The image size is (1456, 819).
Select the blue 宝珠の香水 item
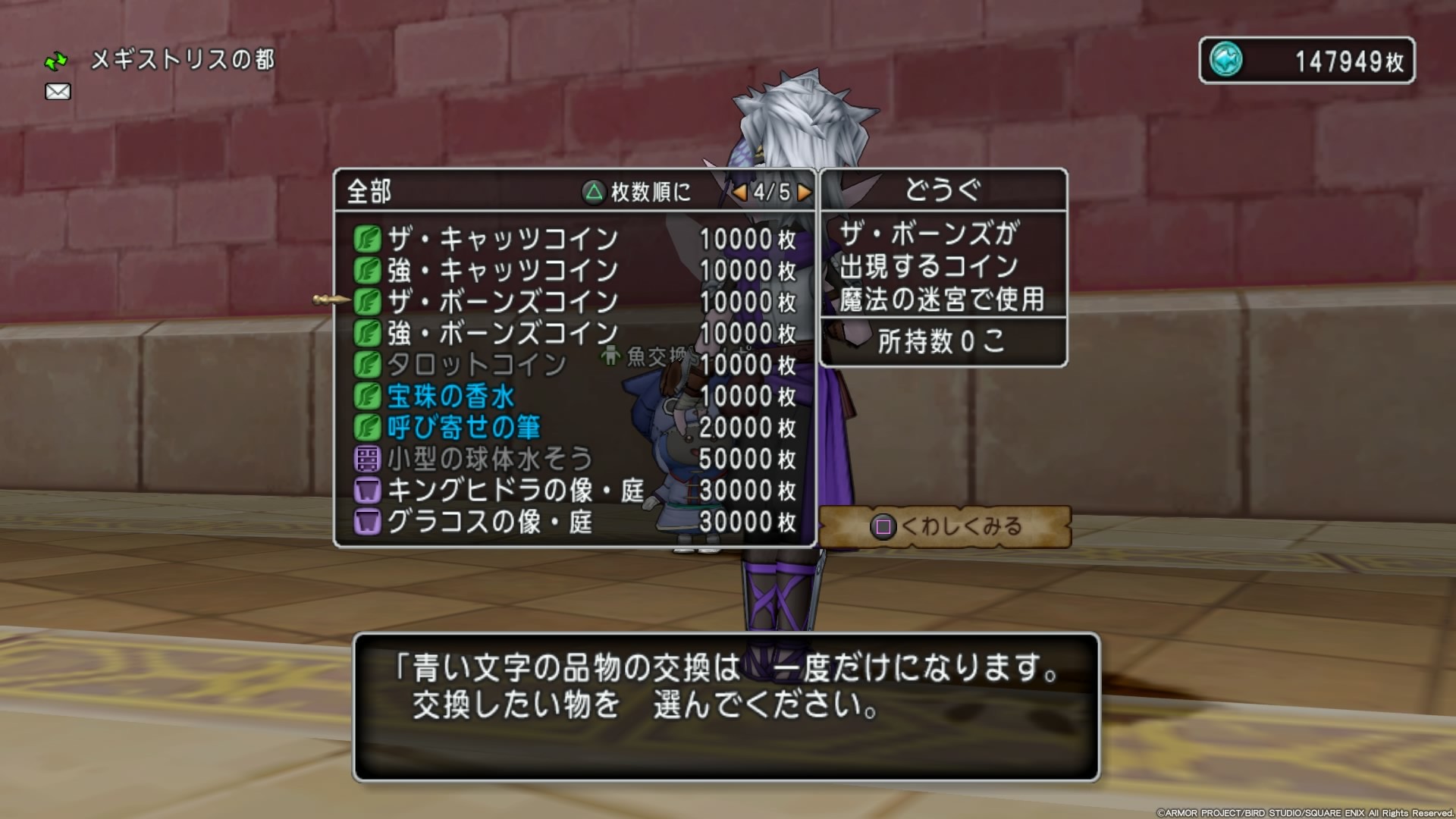451,396
